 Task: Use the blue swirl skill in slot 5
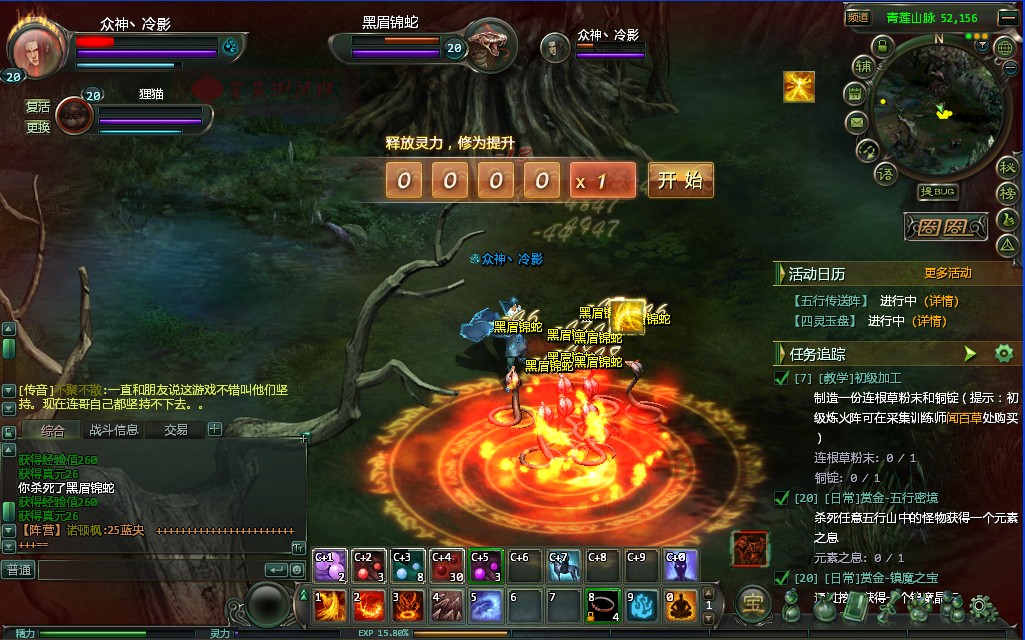pyautogui.click(x=486, y=605)
